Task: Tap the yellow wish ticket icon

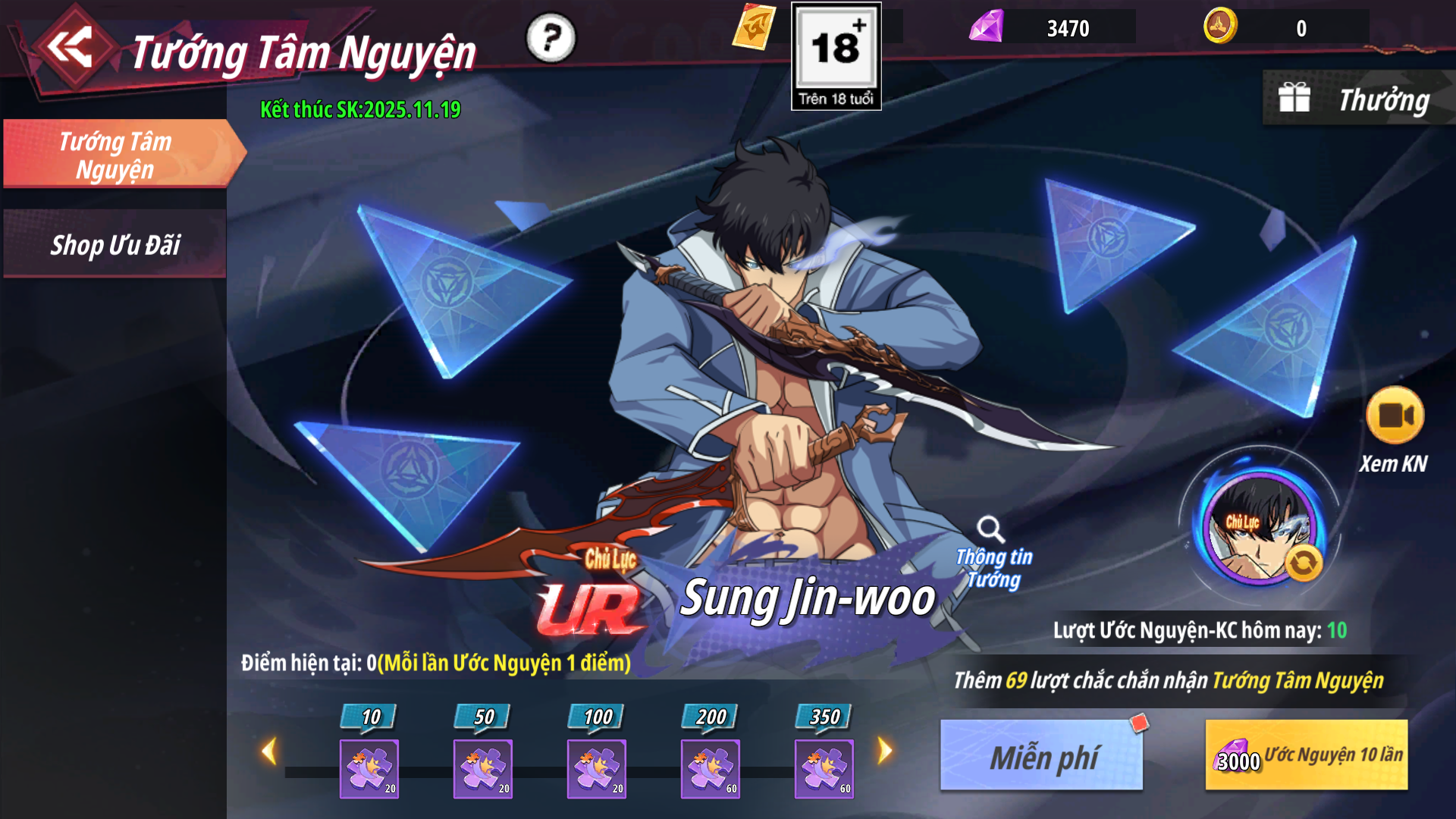Action: point(753,27)
